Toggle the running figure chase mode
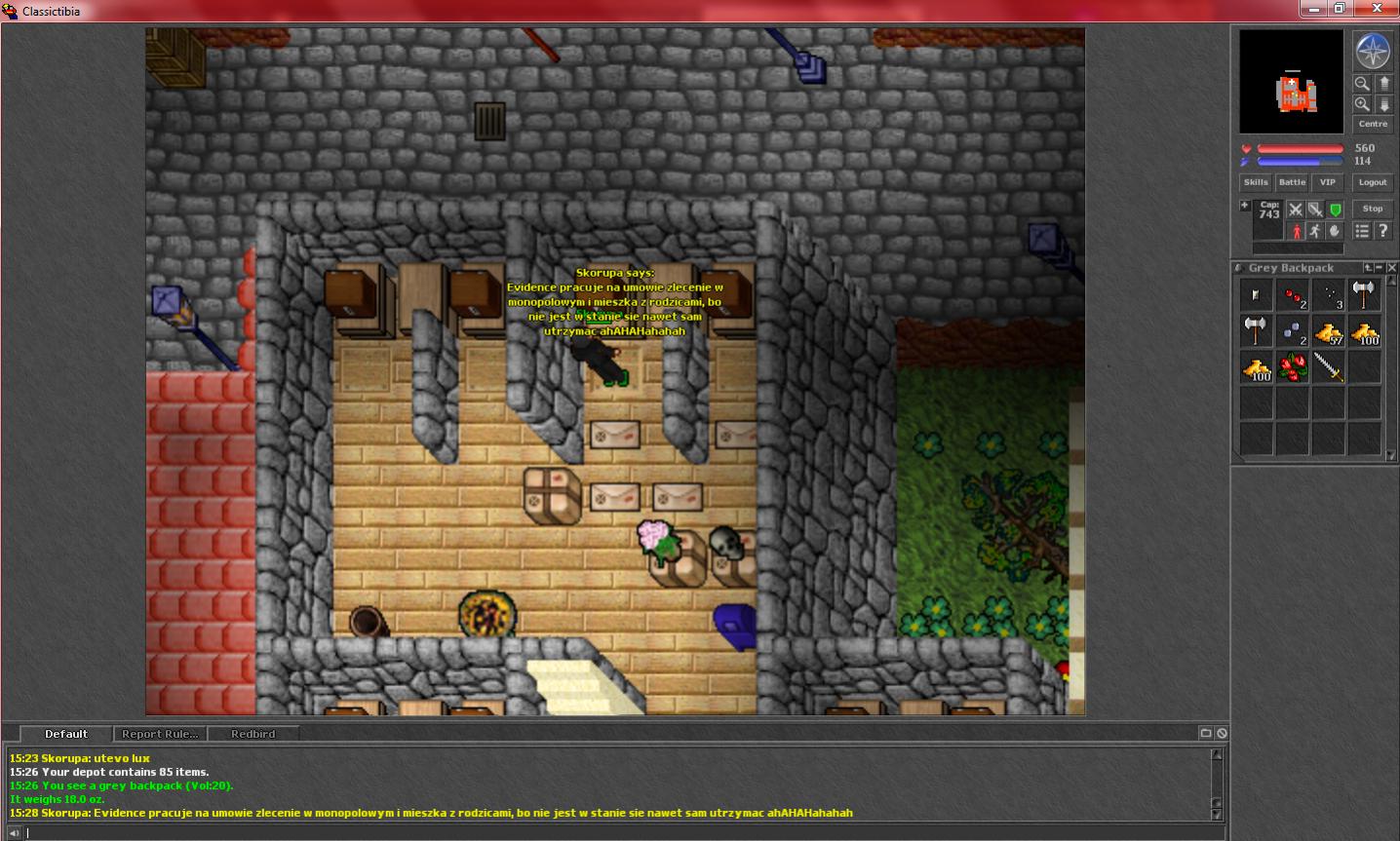Image resolution: width=1400 pixels, height=841 pixels. click(x=1315, y=231)
